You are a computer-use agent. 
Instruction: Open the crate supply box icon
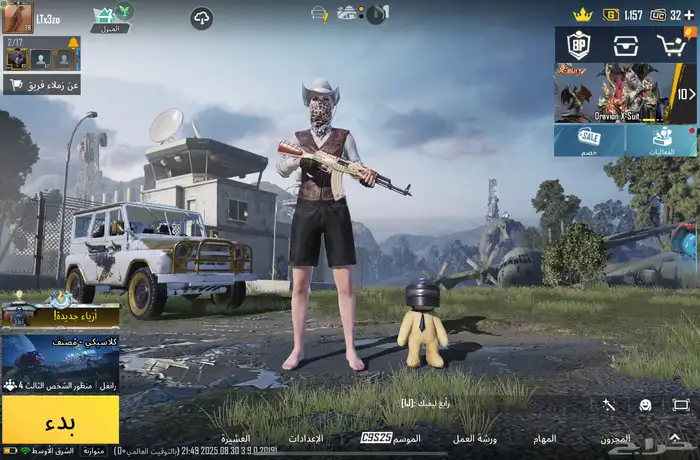pyautogui.click(x=626, y=44)
